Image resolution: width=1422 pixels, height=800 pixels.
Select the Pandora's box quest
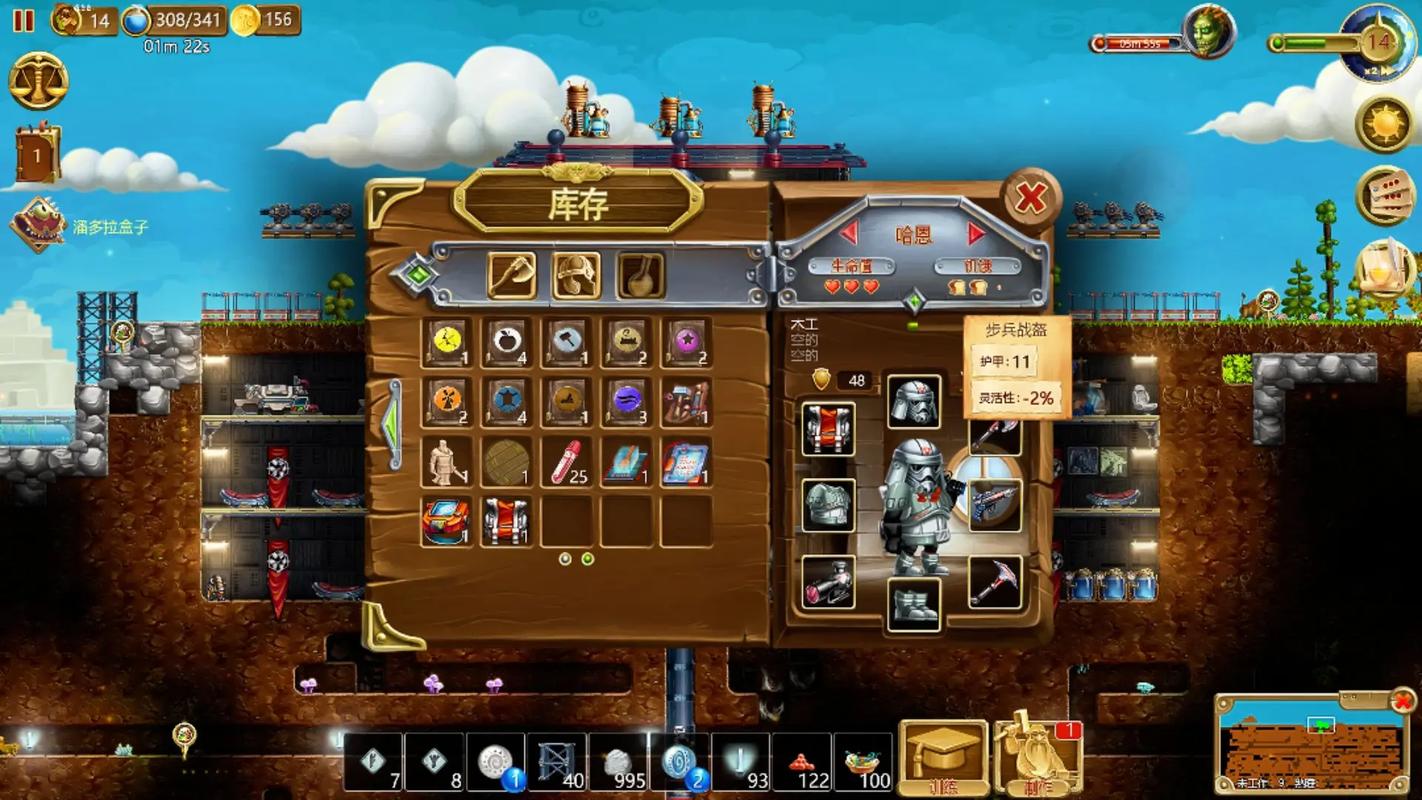(38, 225)
